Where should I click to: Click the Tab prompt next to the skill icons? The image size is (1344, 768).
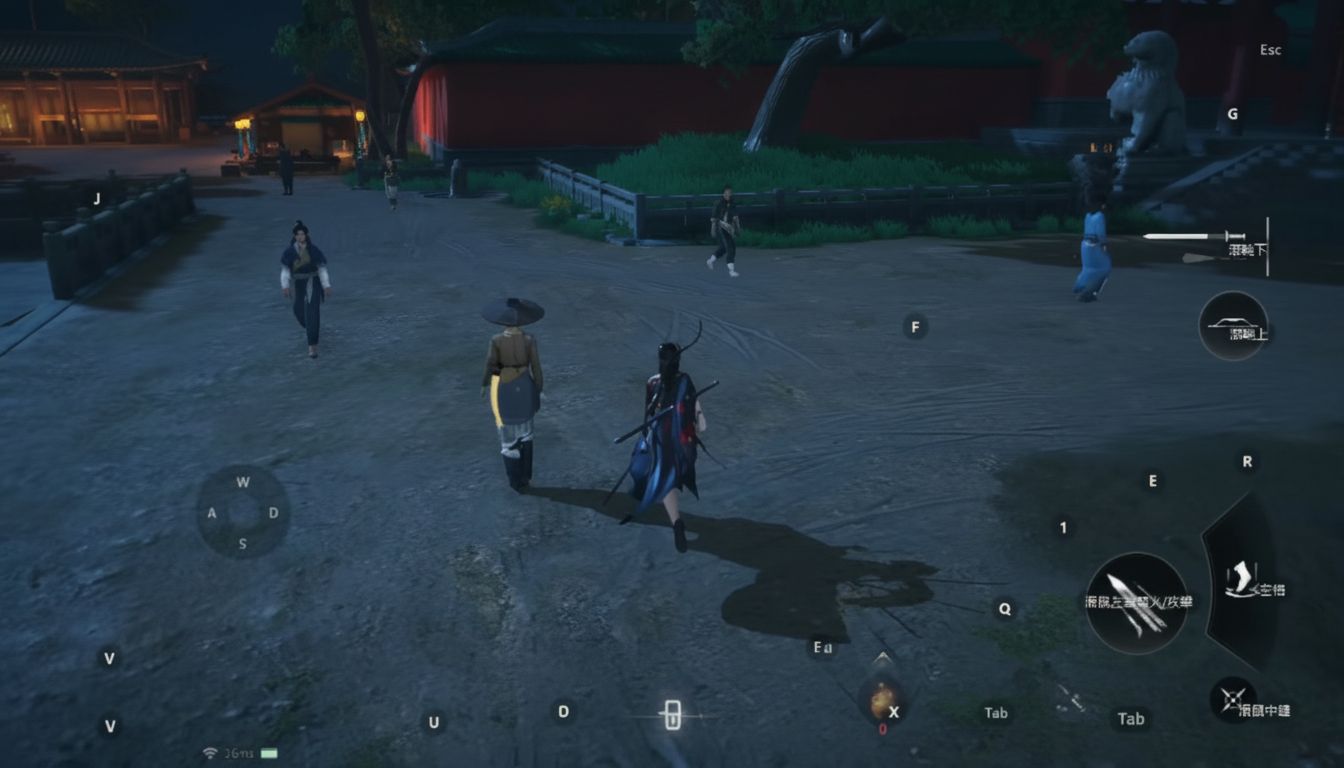click(1131, 718)
